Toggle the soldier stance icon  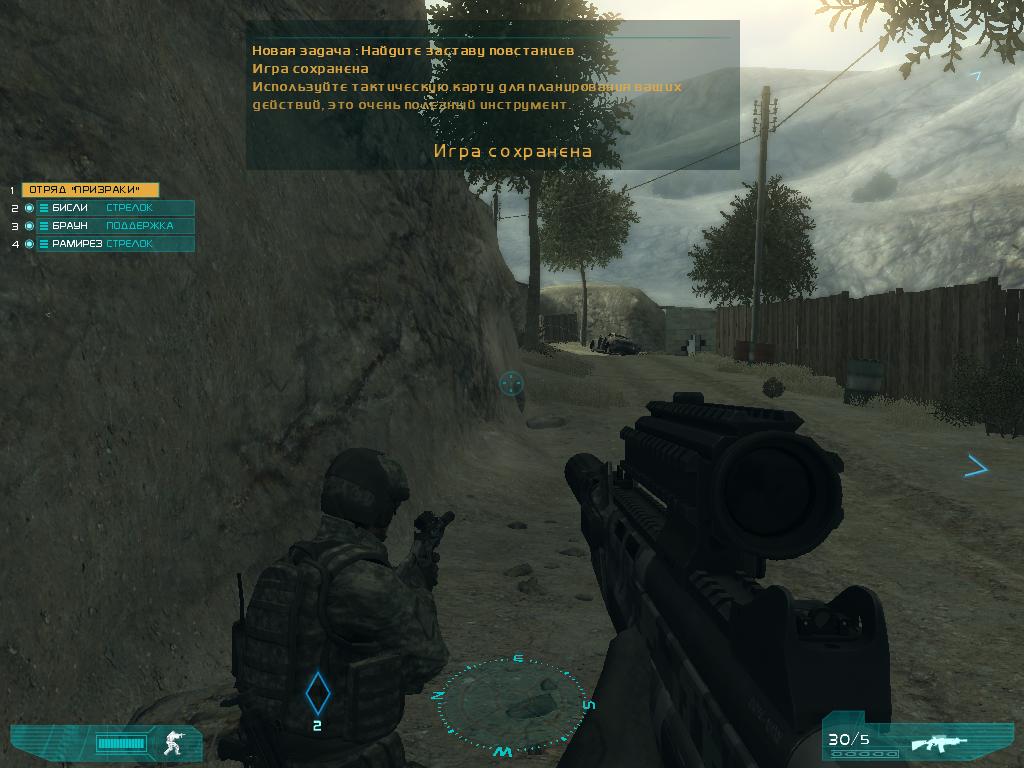click(x=175, y=742)
